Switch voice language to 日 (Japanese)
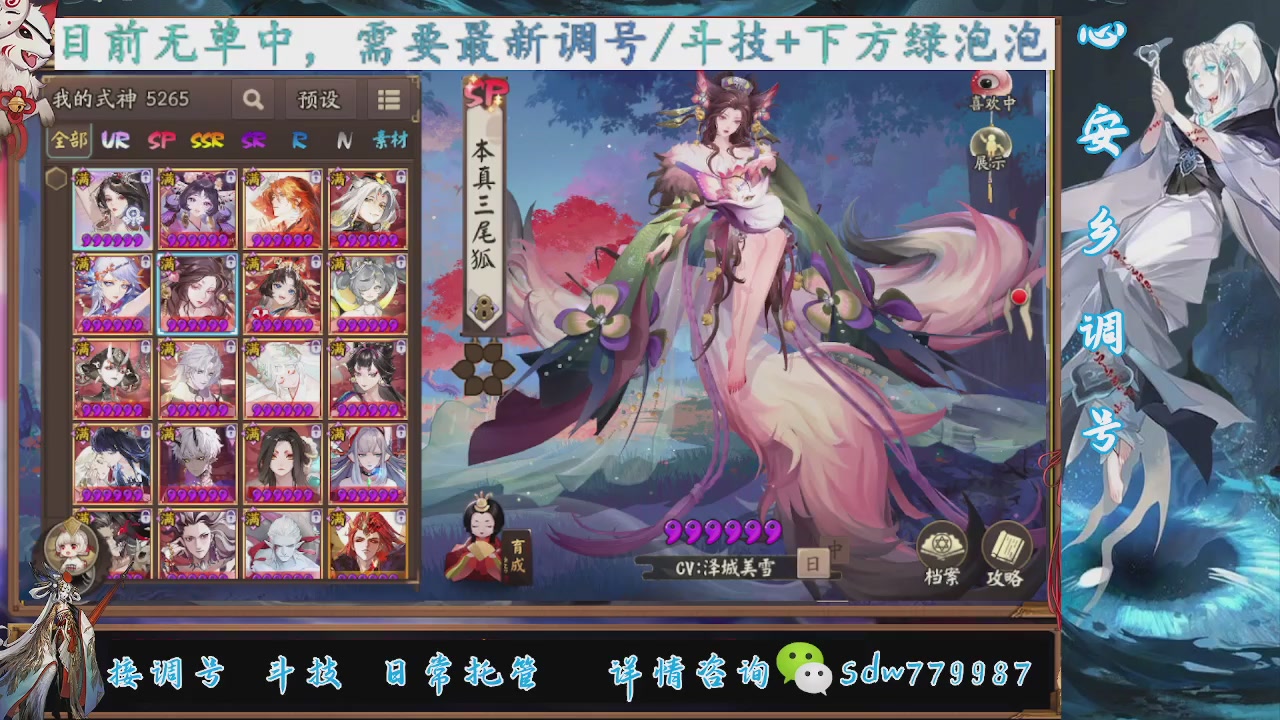This screenshot has height=720, width=1280. point(812,562)
